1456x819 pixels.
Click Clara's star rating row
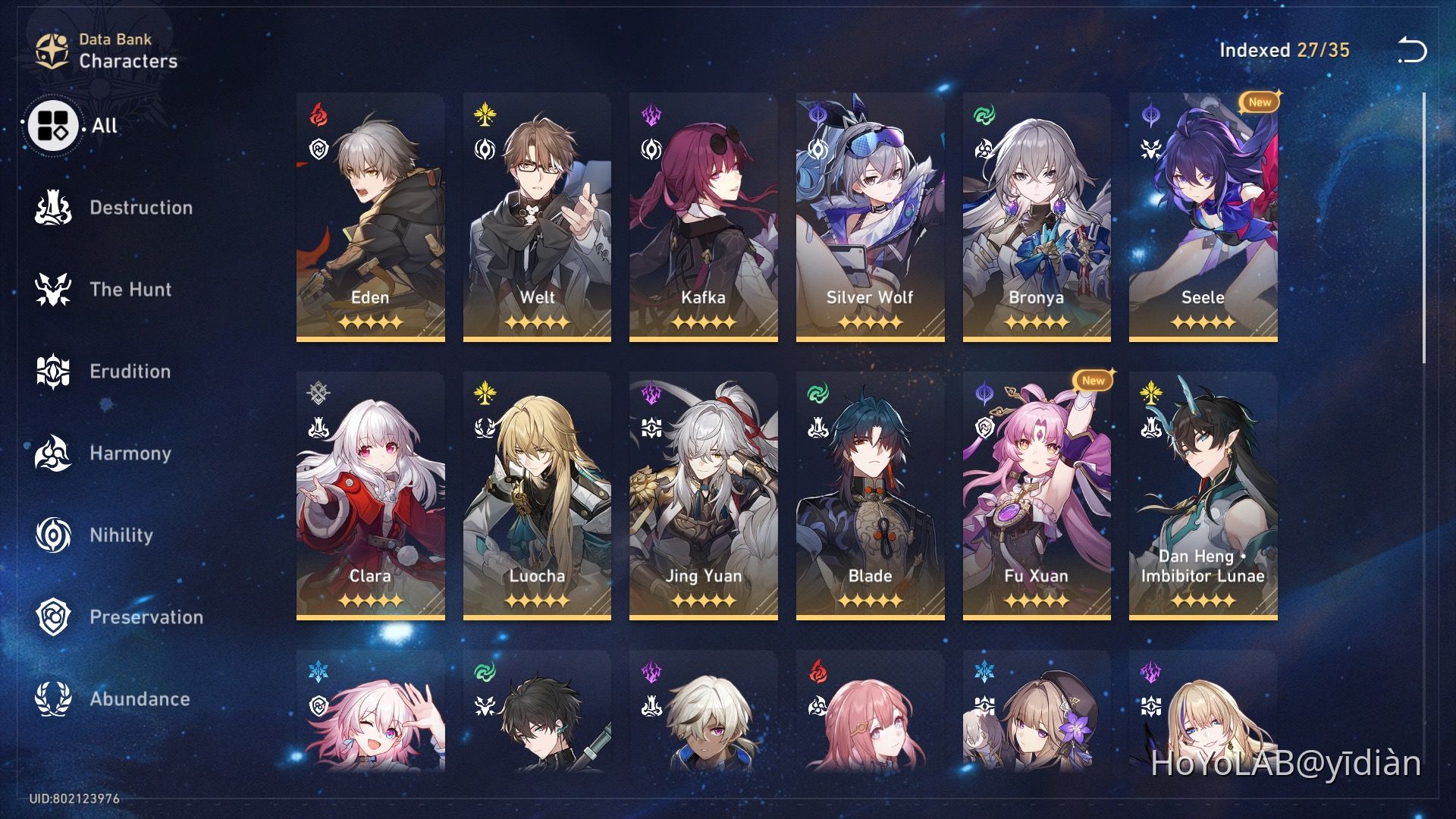point(370,599)
